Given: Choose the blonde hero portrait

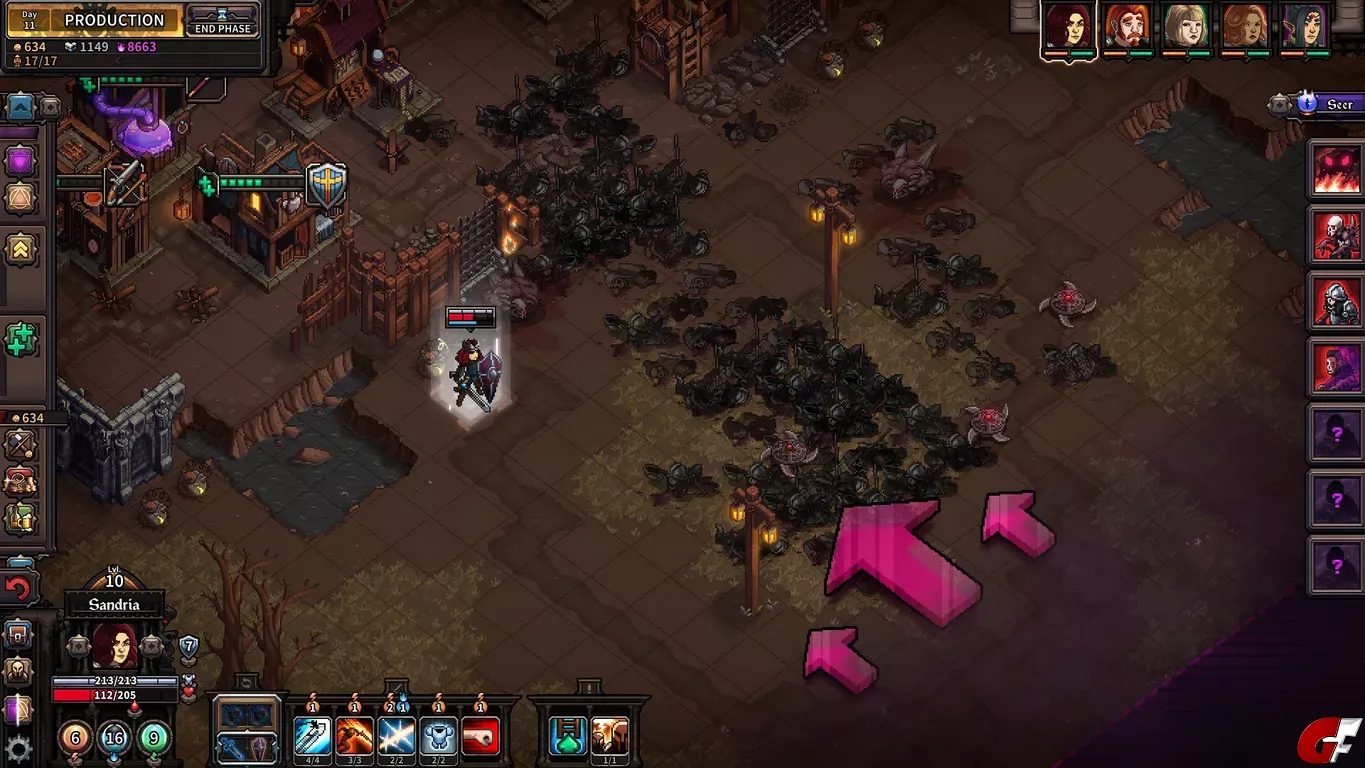Looking at the screenshot, I should [1187, 27].
